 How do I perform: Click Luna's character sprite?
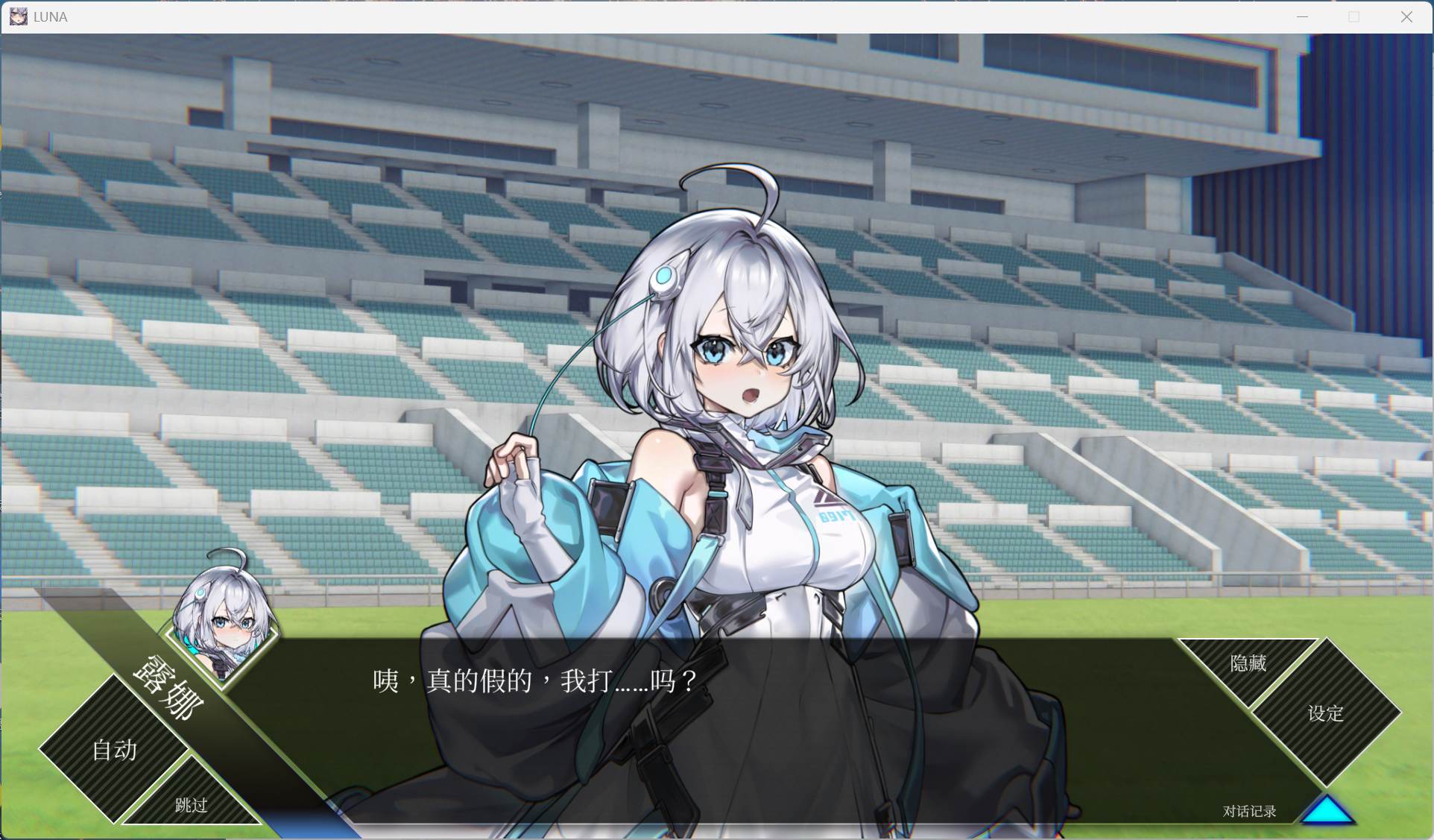[738, 373]
